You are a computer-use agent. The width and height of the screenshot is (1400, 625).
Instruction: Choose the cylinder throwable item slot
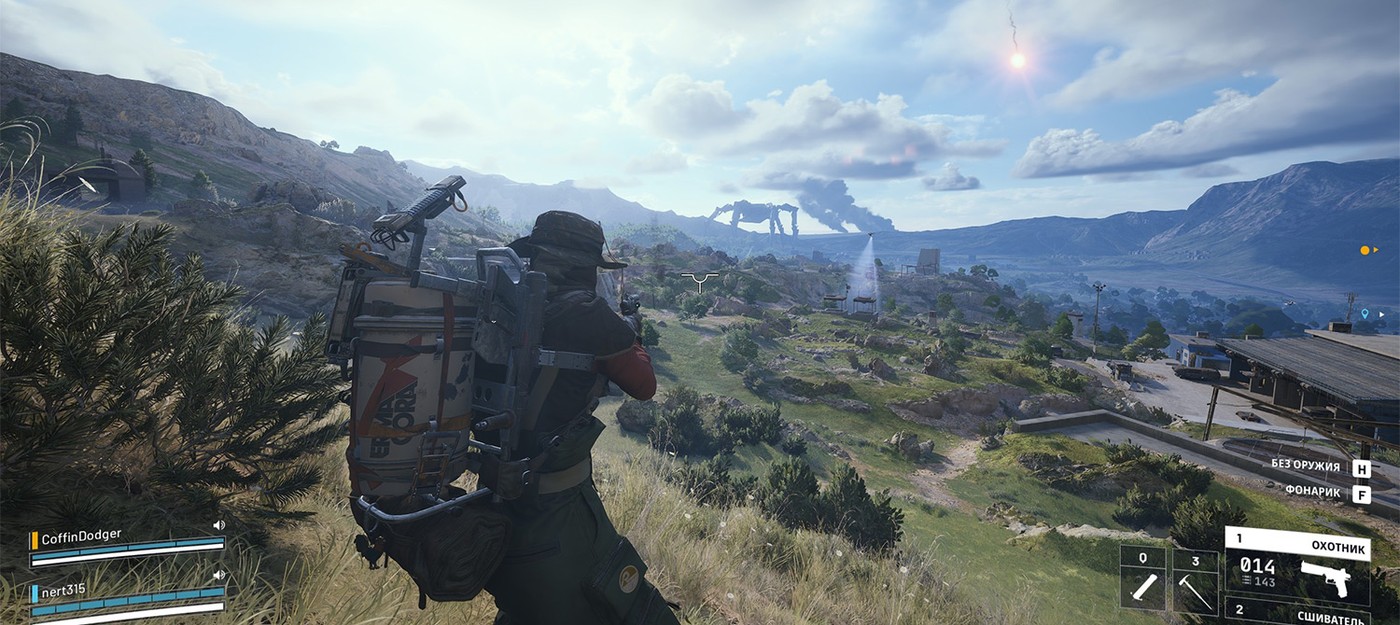[1142, 580]
